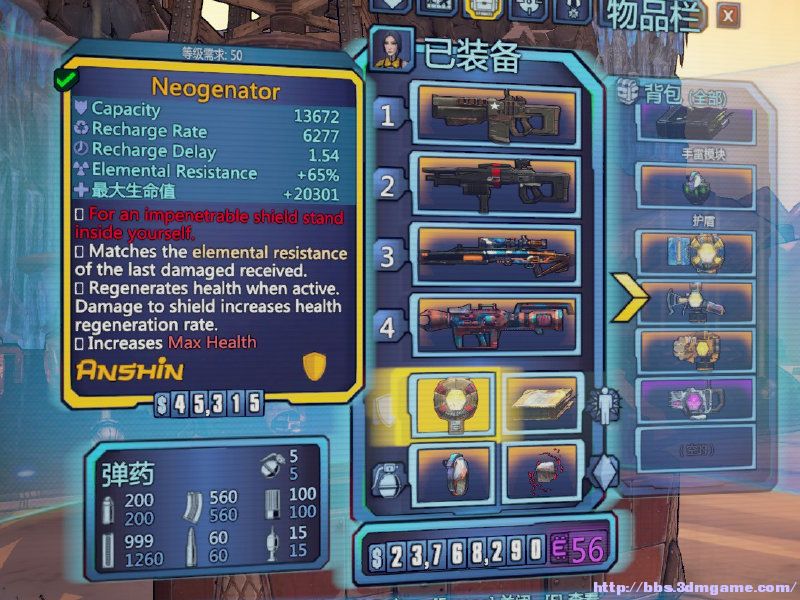Choose the equipped grenade mod slot
Screen dimensions: 800x600
(450, 470)
